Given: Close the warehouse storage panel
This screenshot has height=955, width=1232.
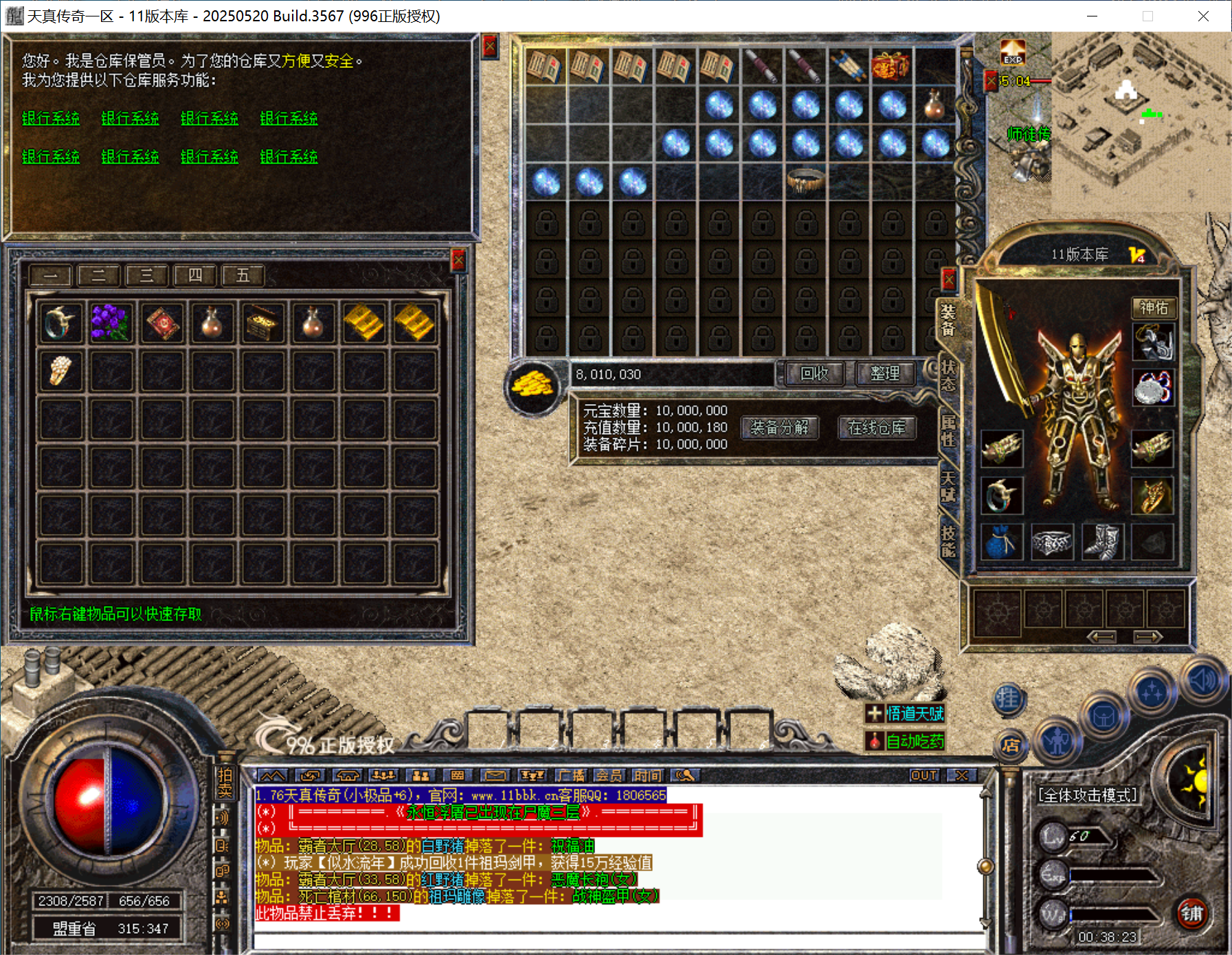Looking at the screenshot, I should coord(458,260).
